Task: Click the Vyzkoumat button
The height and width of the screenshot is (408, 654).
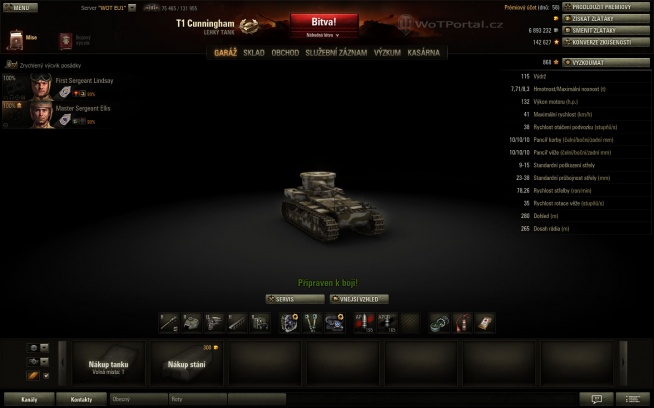Action: [x=605, y=62]
